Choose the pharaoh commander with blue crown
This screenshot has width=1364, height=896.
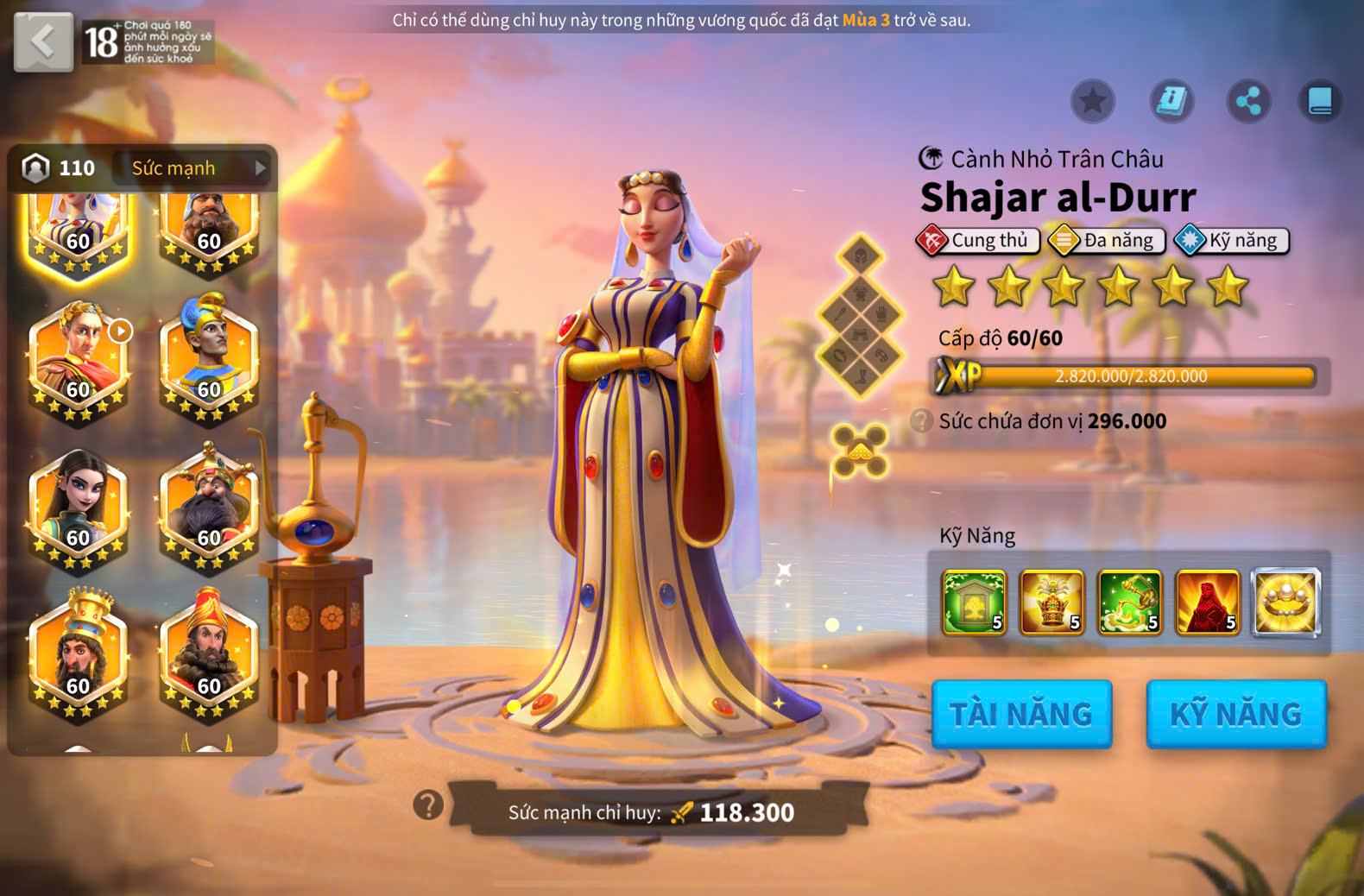click(209, 359)
